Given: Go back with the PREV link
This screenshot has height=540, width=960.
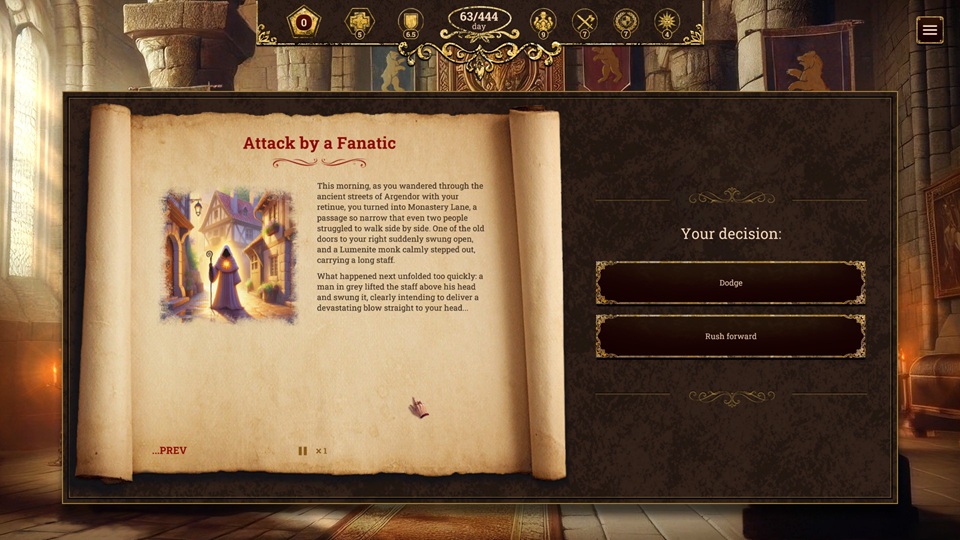Looking at the screenshot, I should point(169,451).
